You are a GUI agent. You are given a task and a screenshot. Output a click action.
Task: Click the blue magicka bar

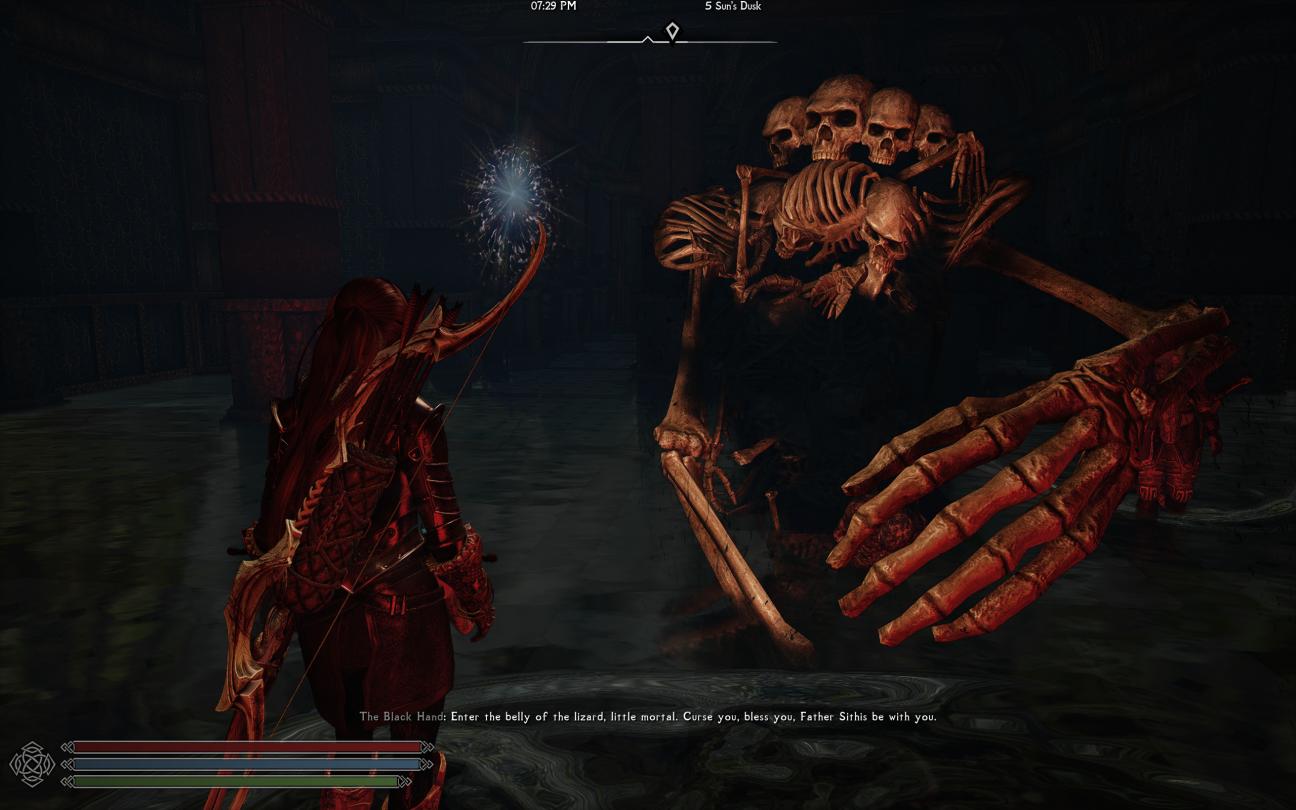(x=245, y=764)
